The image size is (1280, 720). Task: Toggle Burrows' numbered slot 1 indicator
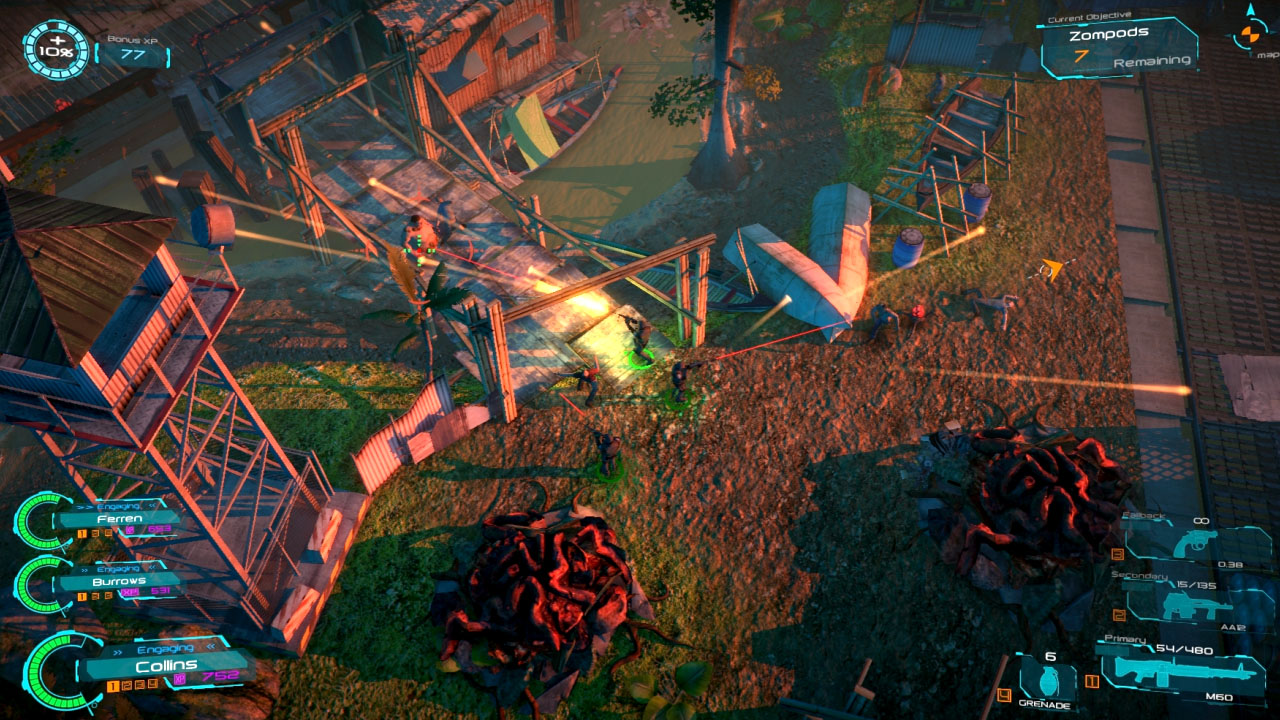click(80, 595)
